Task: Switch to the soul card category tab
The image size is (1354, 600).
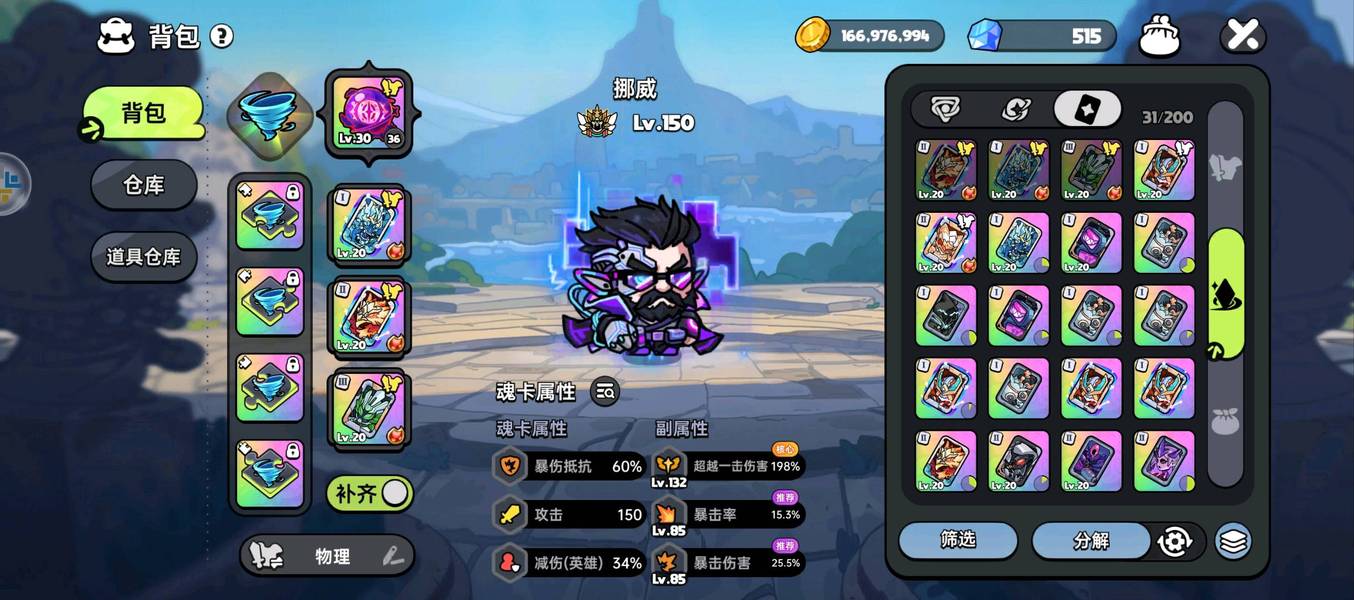Action: tap(1087, 109)
